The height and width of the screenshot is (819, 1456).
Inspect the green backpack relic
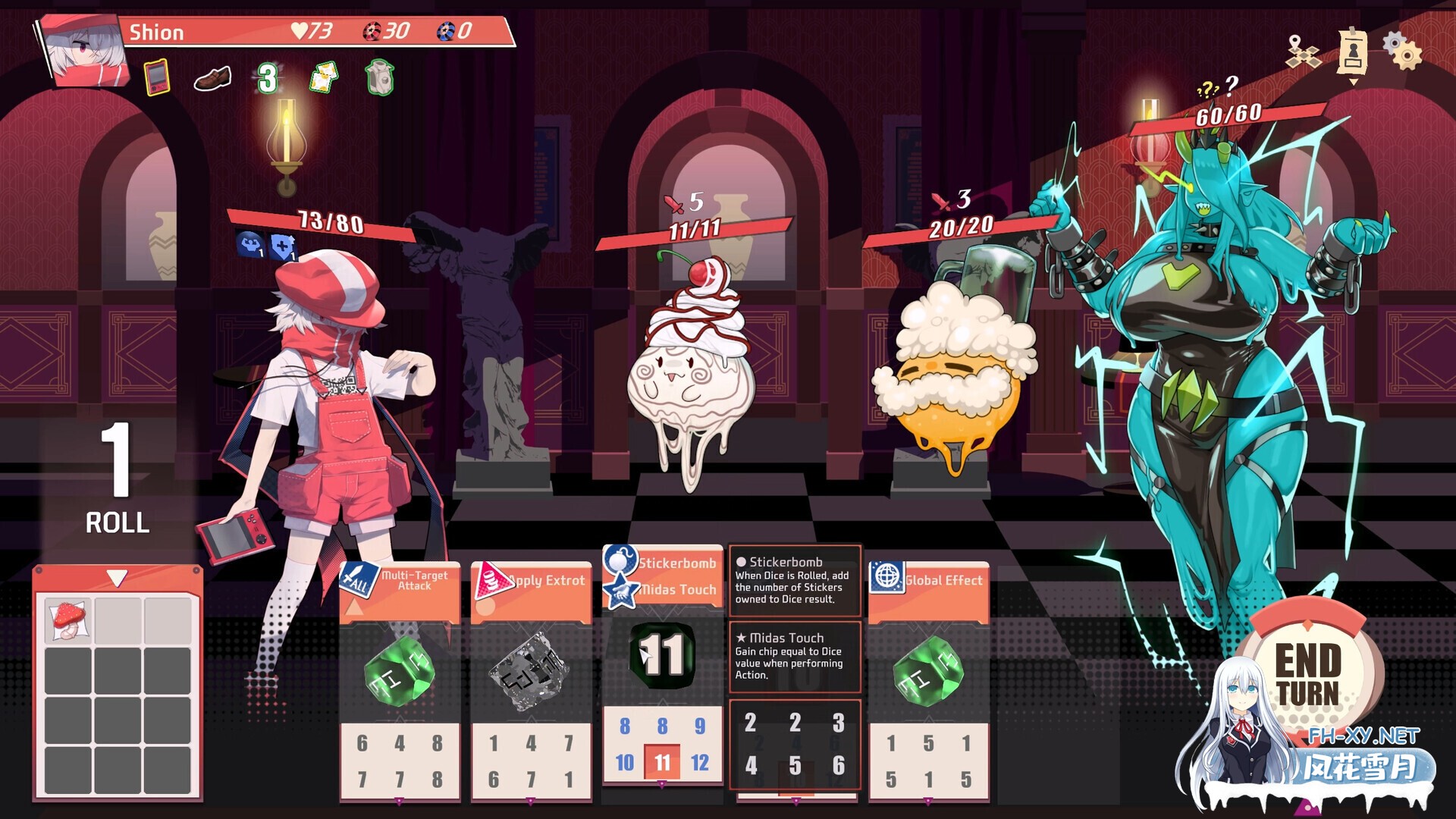(379, 77)
